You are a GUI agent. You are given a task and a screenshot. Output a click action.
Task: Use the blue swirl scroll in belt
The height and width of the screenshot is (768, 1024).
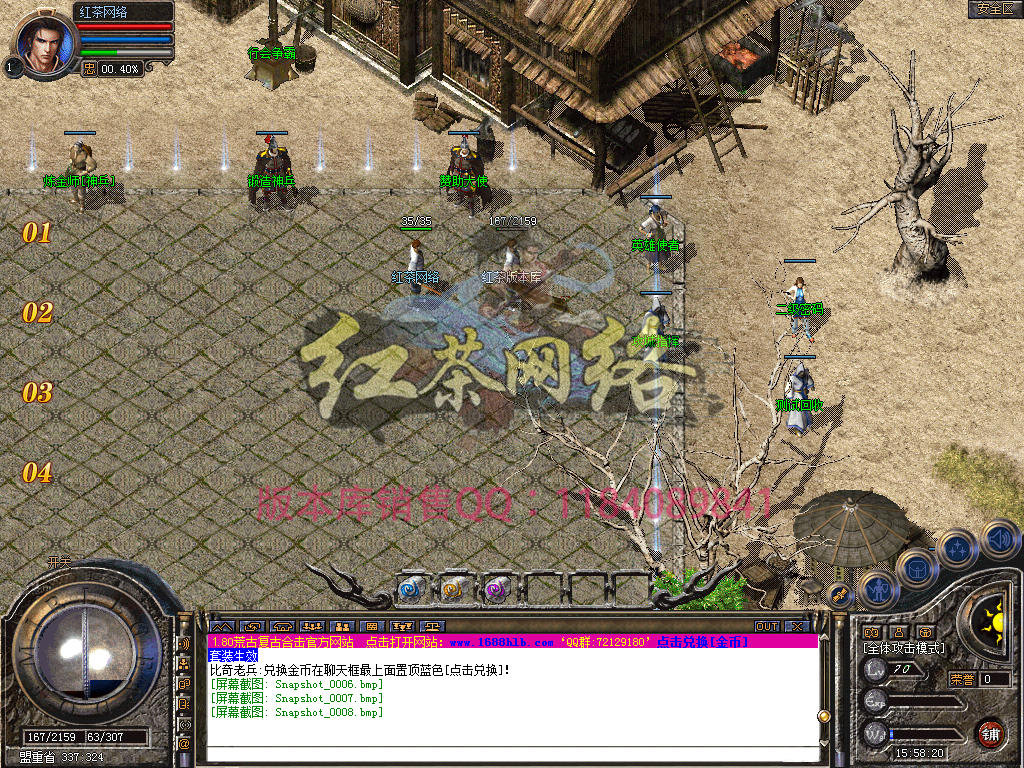coord(413,589)
